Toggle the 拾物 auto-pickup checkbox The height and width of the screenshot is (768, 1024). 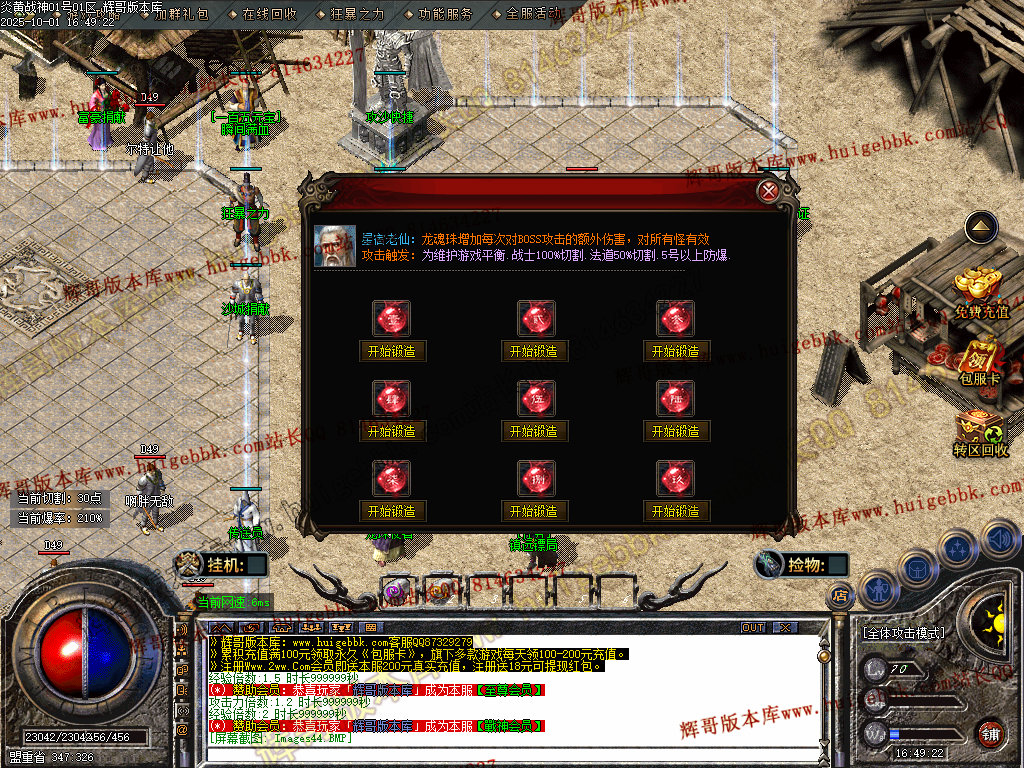pos(836,565)
